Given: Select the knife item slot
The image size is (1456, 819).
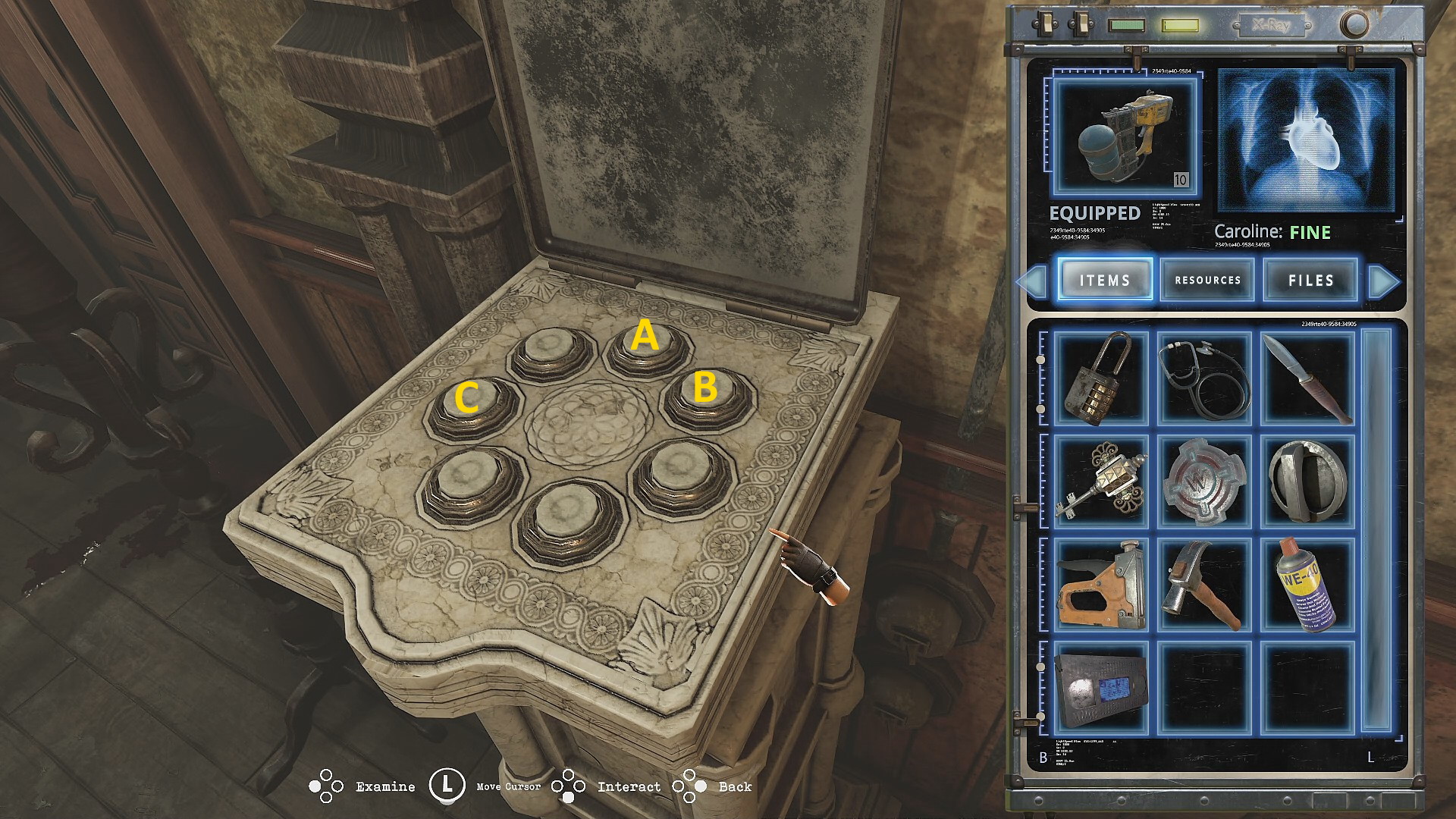Looking at the screenshot, I should (1307, 378).
